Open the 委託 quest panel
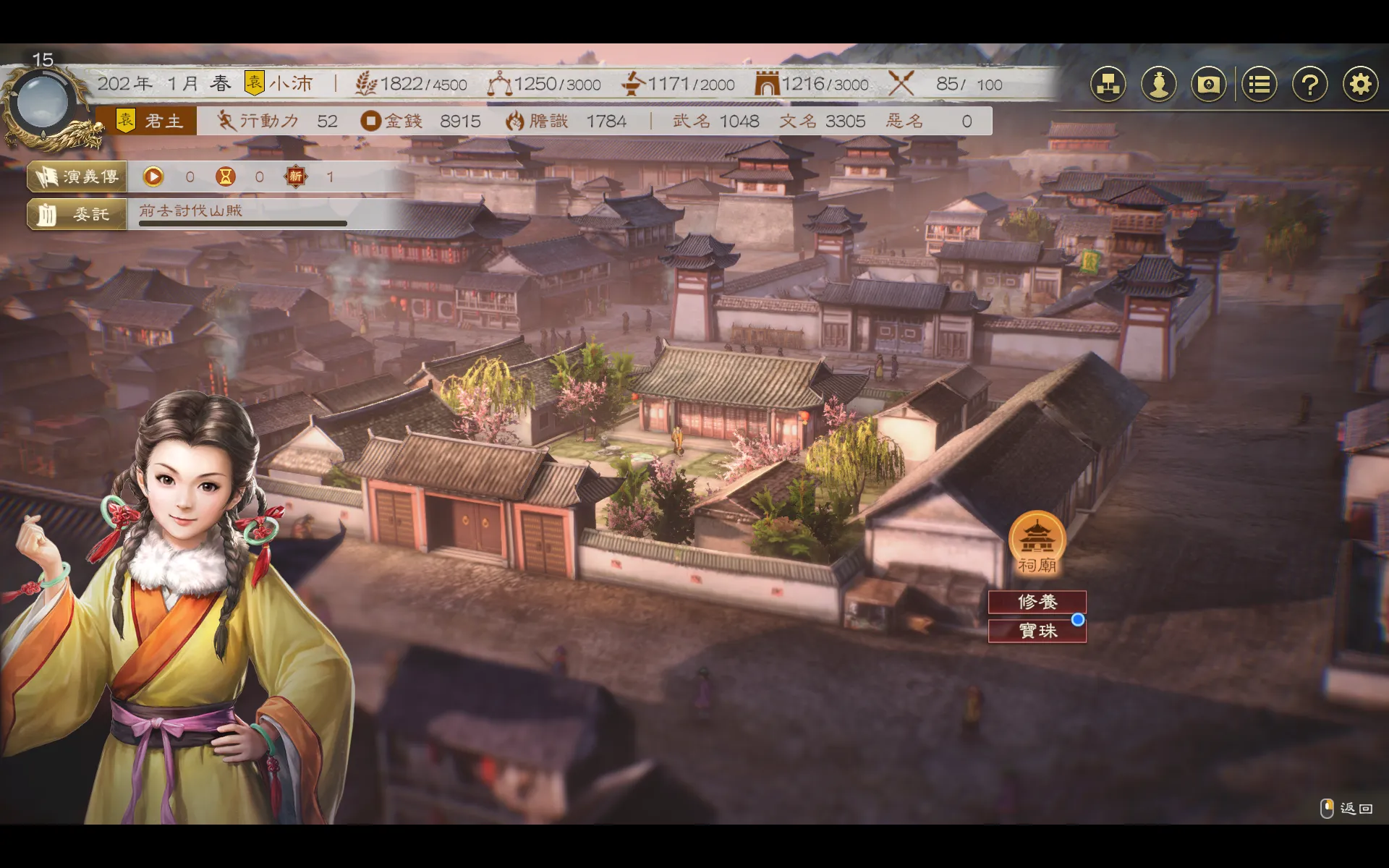The image size is (1389, 868). click(77, 214)
